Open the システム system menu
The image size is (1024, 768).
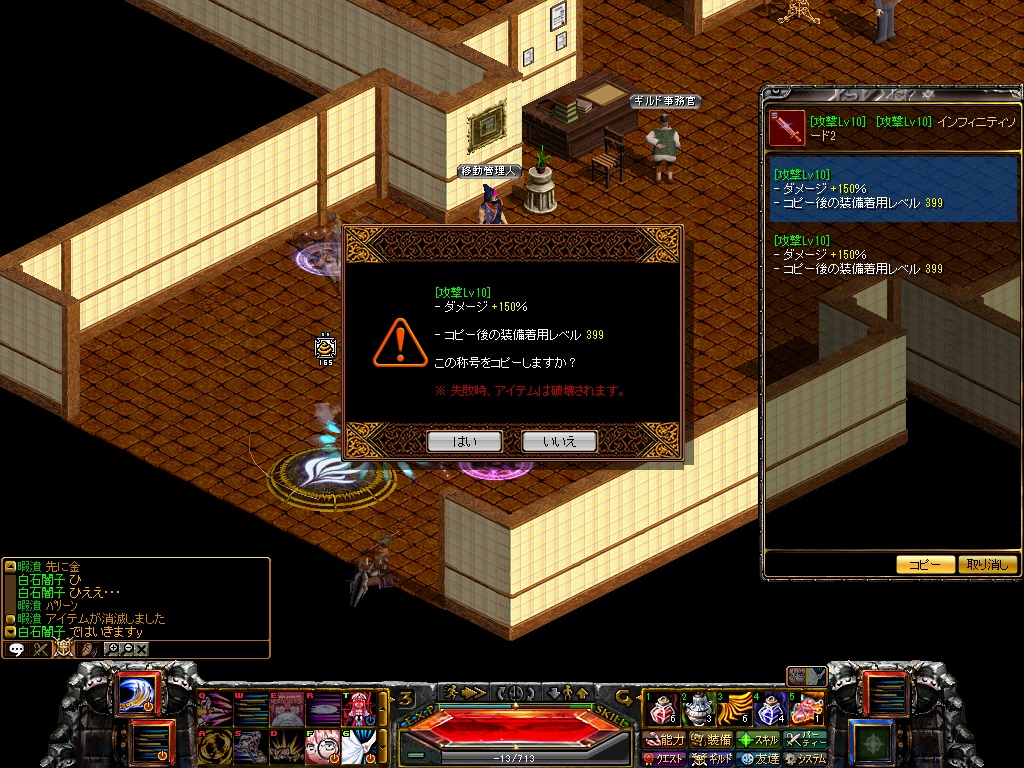(806, 760)
